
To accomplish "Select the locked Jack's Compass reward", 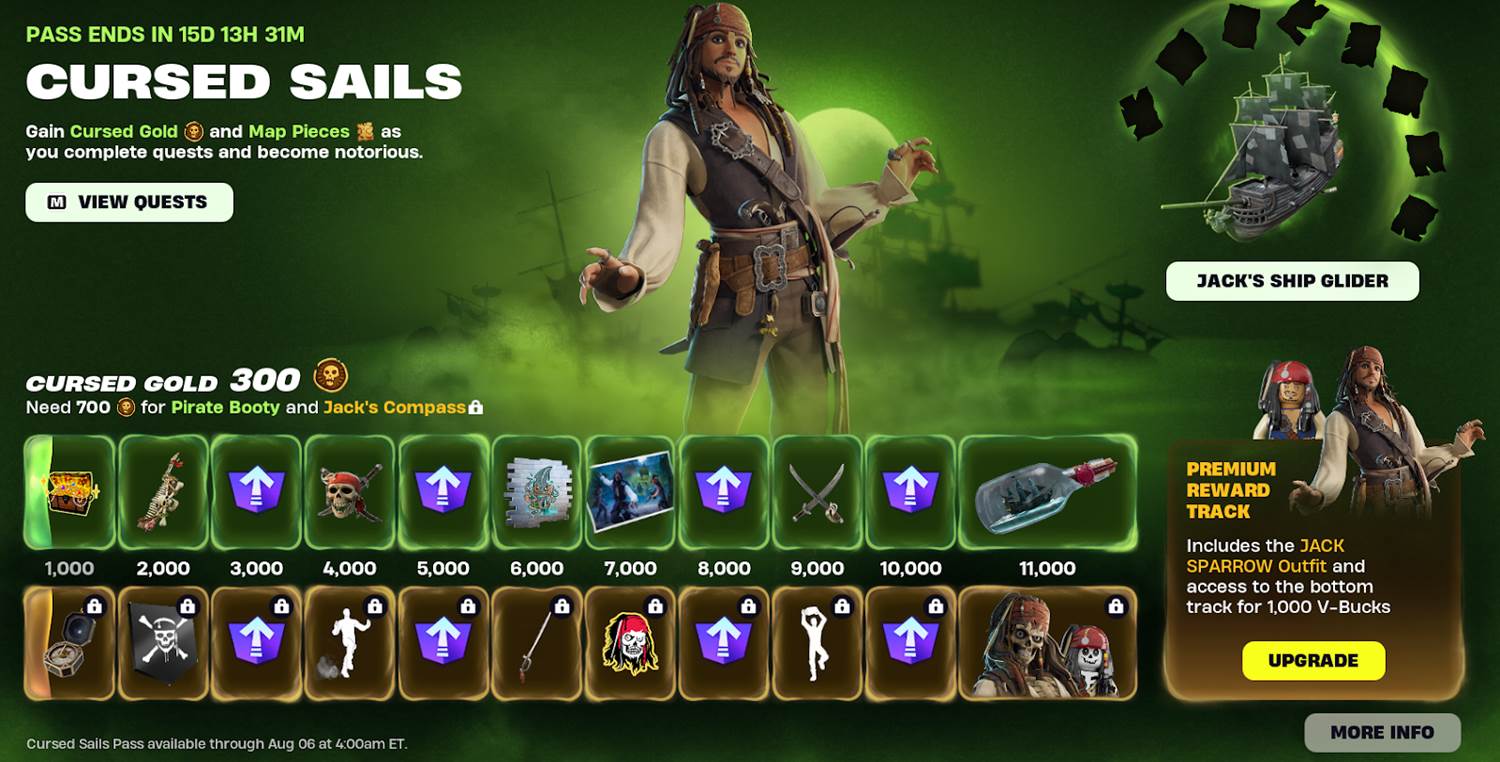I will point(69,643).
